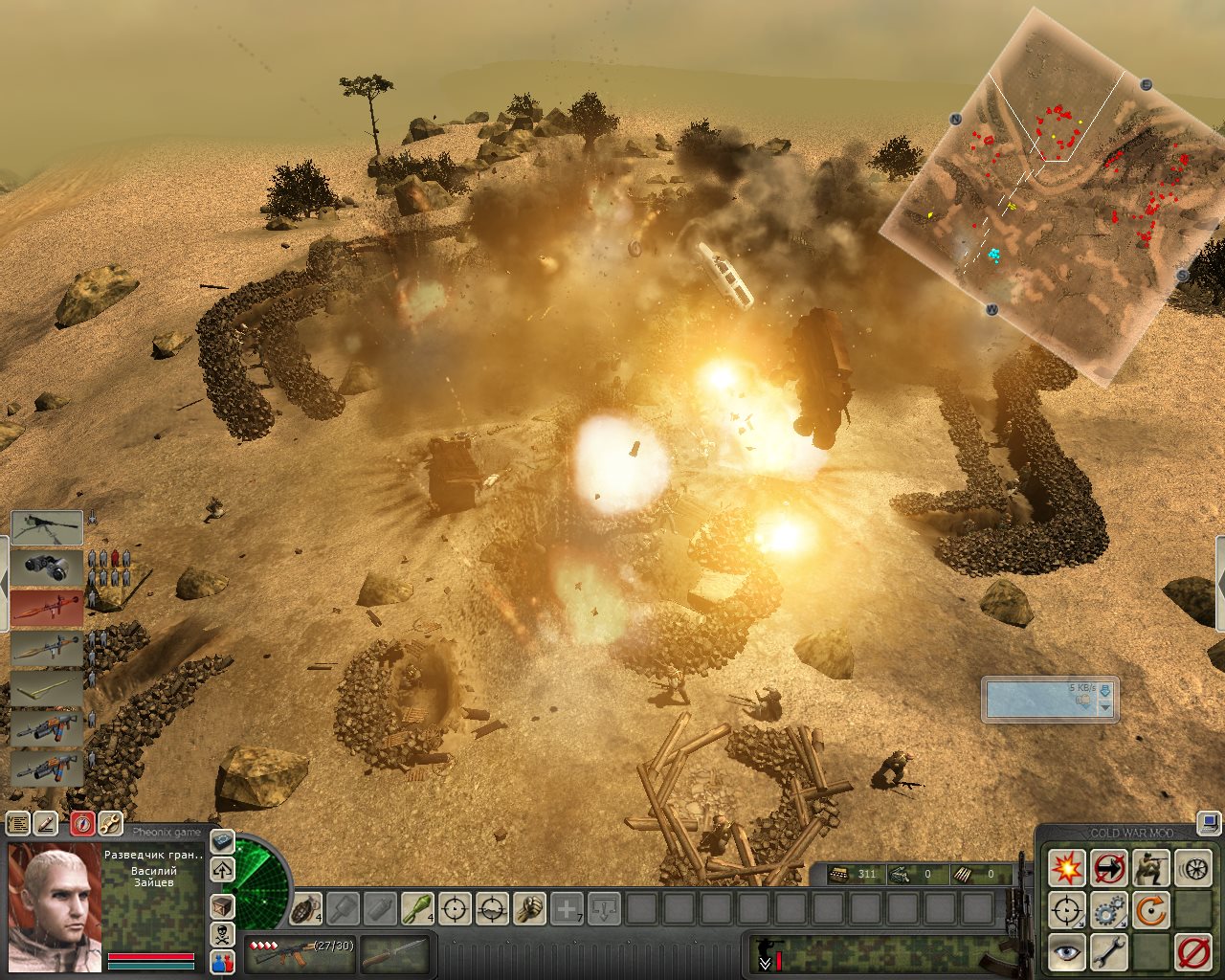Toggle the kneeling soldier stance command
This screenshot has width=1225, height=980.
coord(1150,868)
